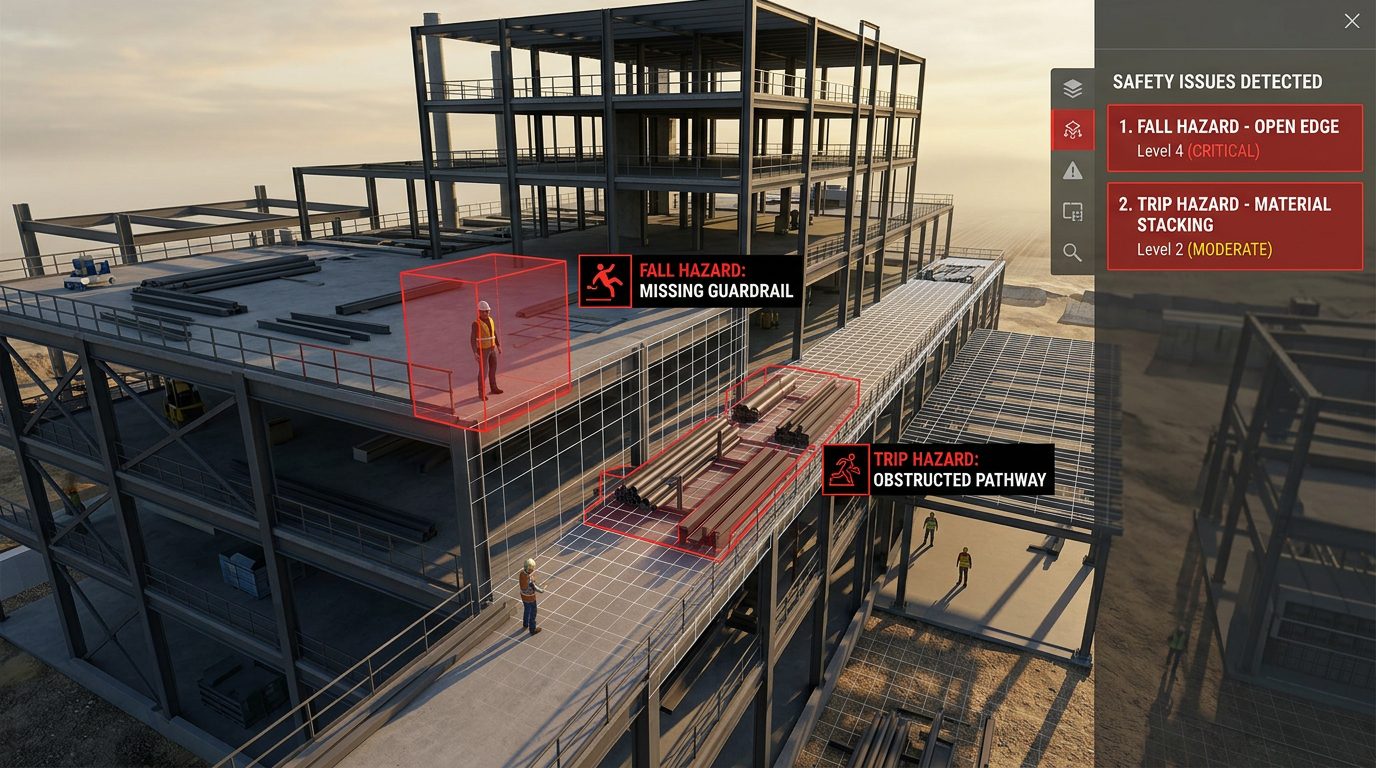Image resolution: width=1376 pixels, height=768 pixels.
Task: Open the warnings panel via triangle icon
Action: click(1073, 171)
